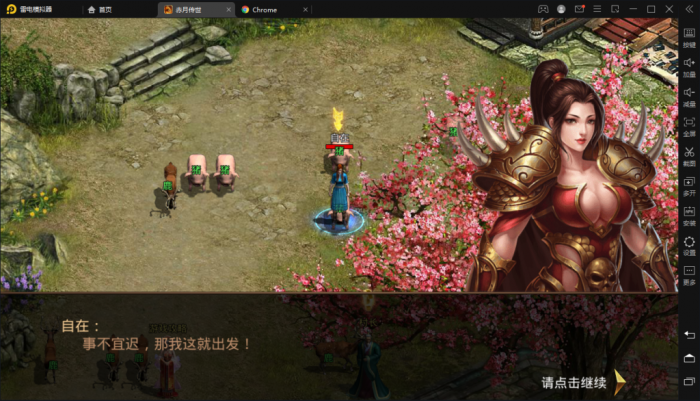Open the 安装 APK install tool

[x=689, y=215]
